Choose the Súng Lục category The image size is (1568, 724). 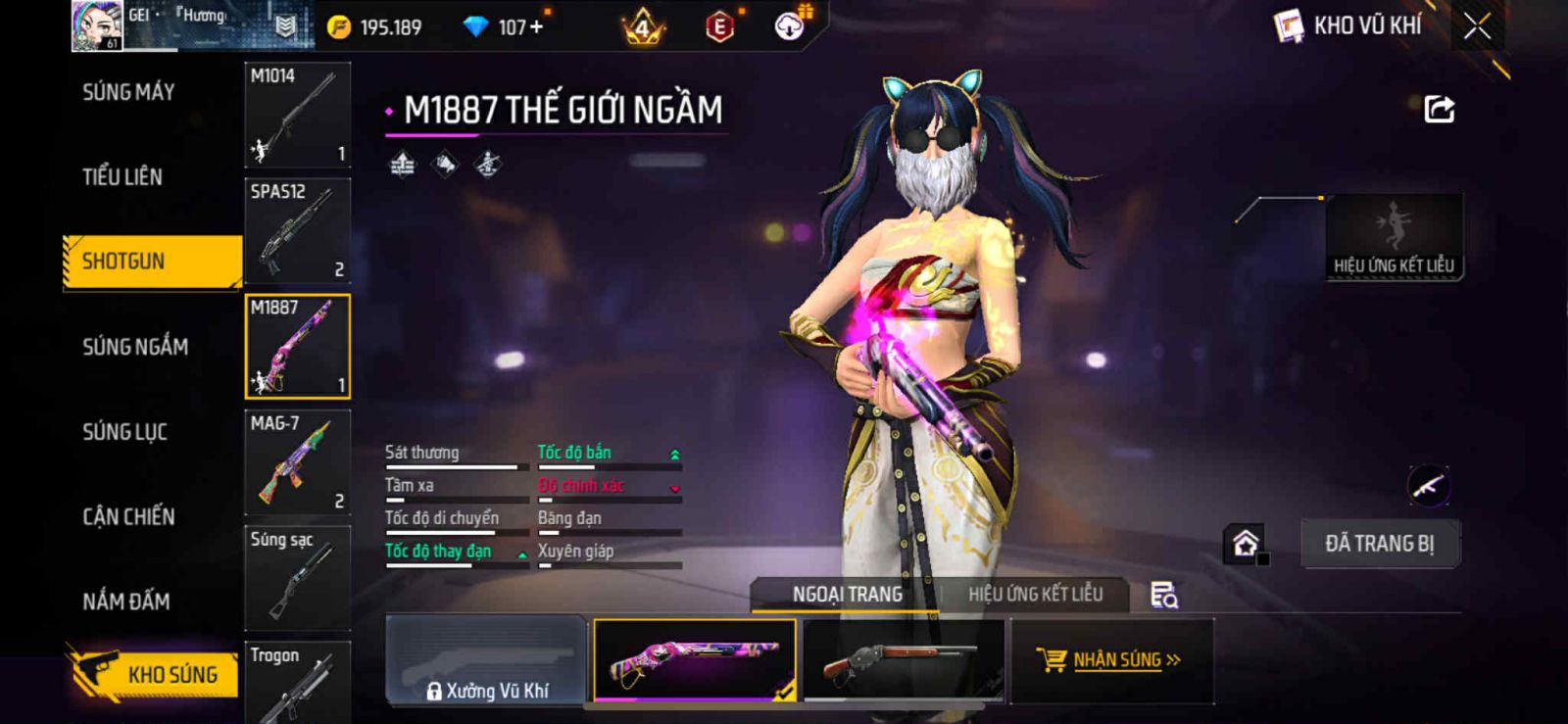124,432
